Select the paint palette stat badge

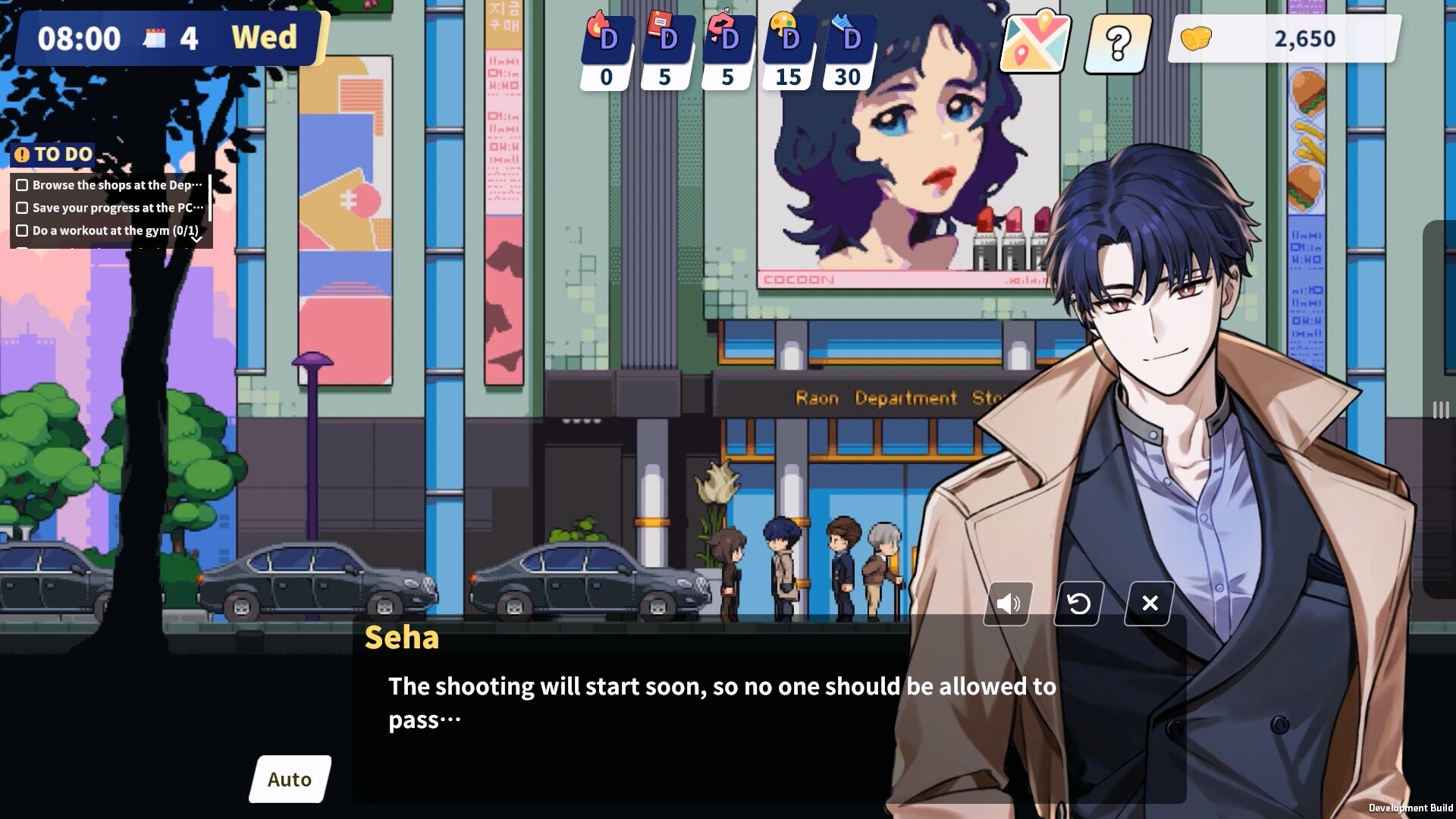[789, 38]
